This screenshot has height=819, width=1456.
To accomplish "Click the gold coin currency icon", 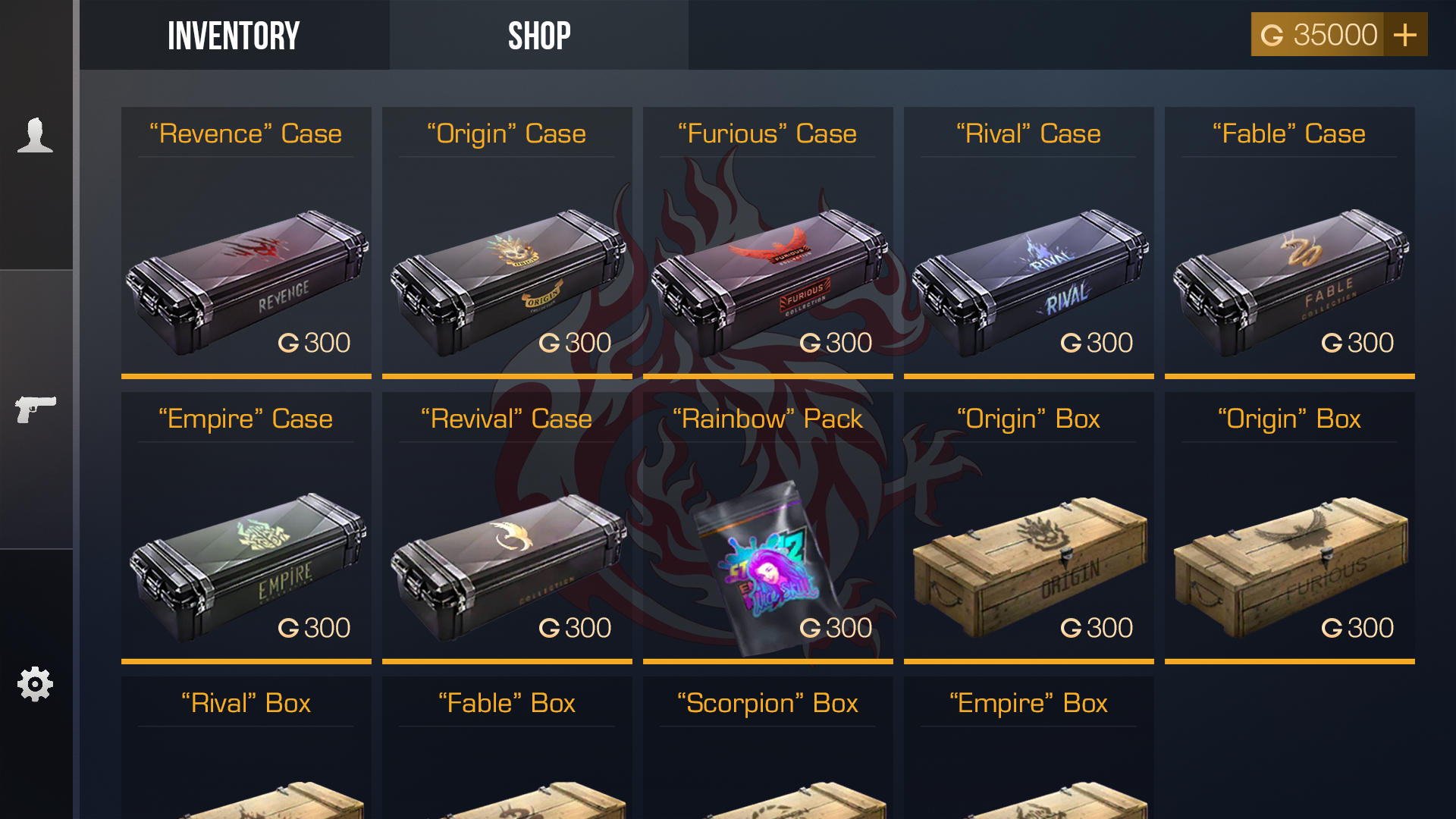I will pos(1274,34).
